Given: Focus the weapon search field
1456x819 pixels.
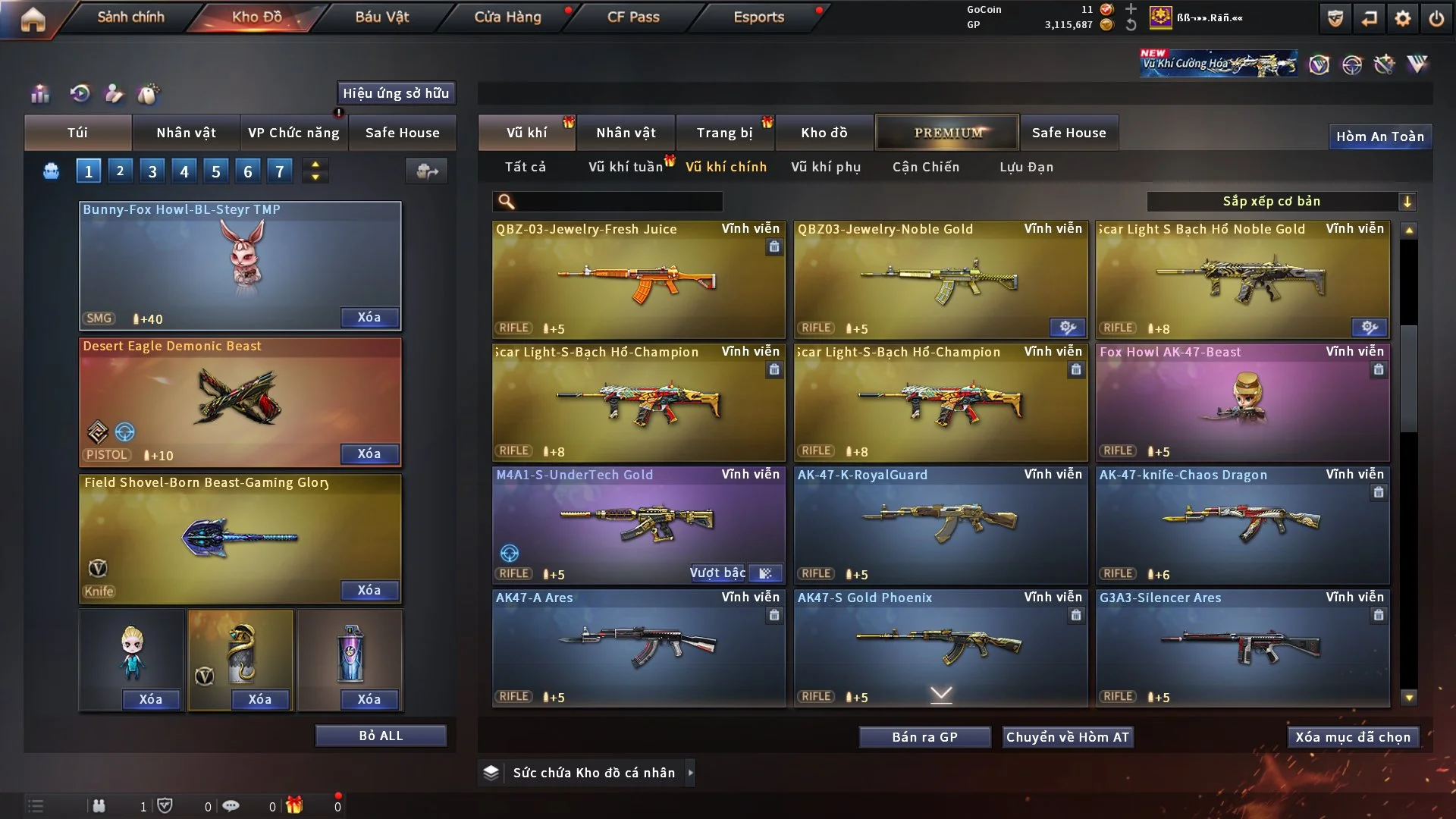Looking at the screenshot, I should point(618,201).
